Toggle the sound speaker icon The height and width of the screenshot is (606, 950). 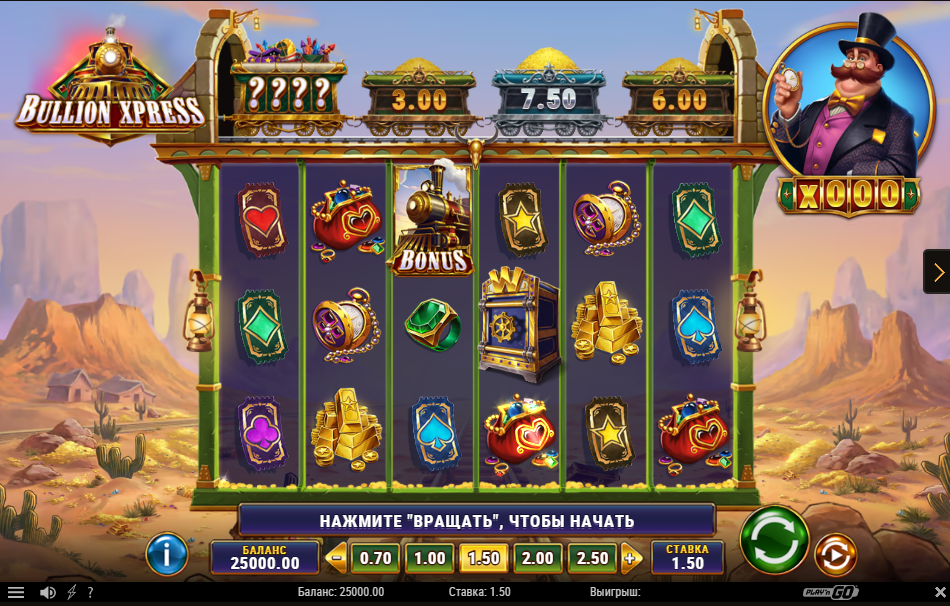click(47, 592)
